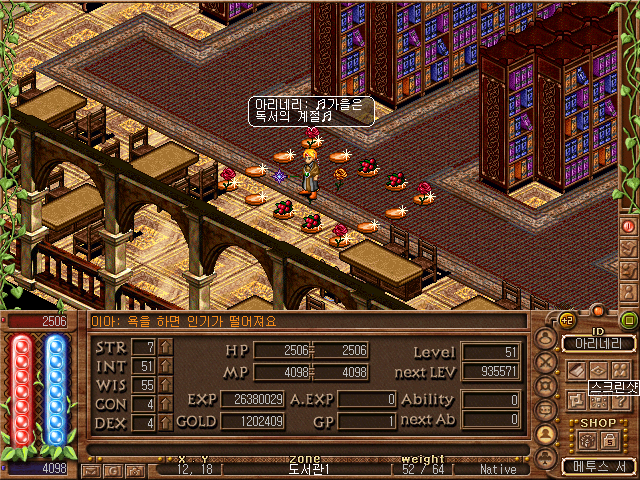The height and width of the screenshot is (480, 640).
Task: Raise the CON stat with its arrow
Action: (x=166, y=403)
